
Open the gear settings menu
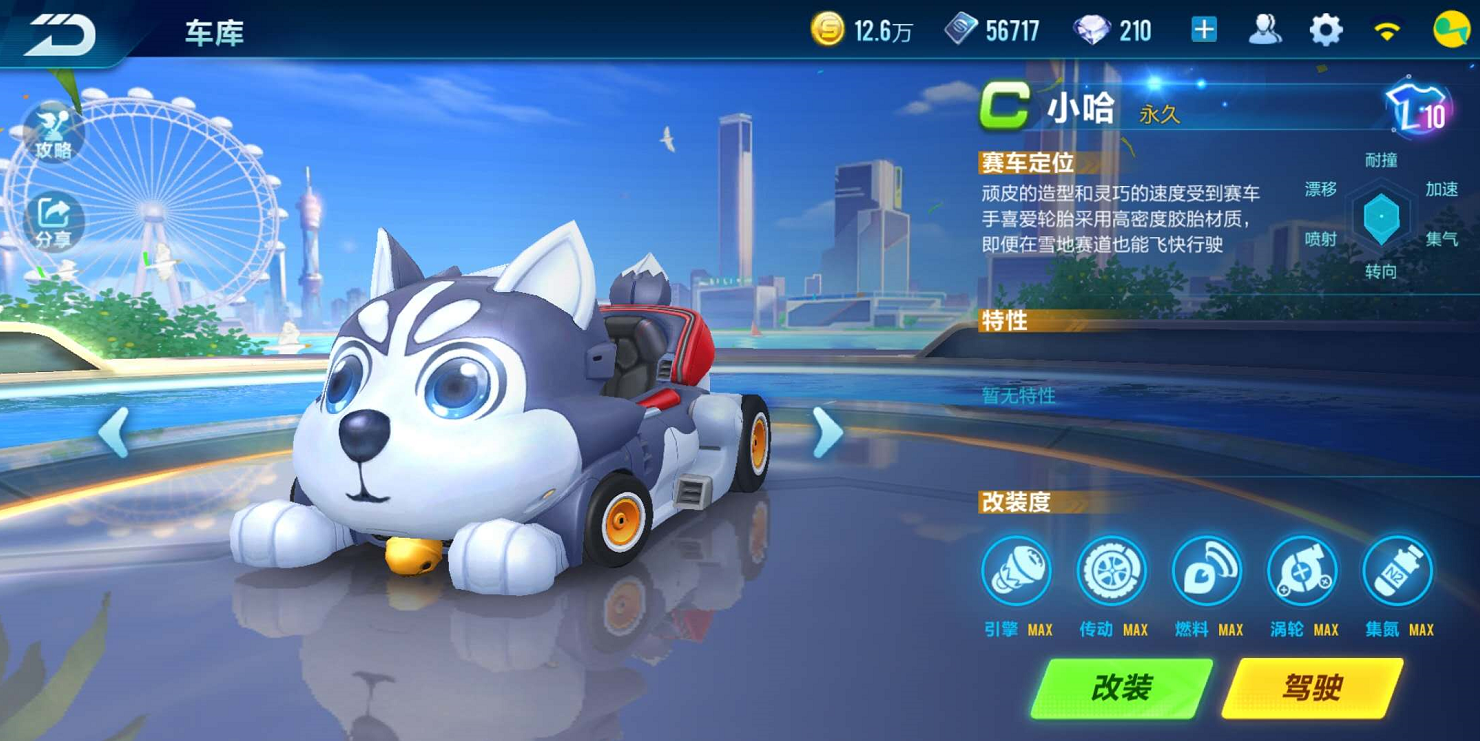[x=1326, y=30]
